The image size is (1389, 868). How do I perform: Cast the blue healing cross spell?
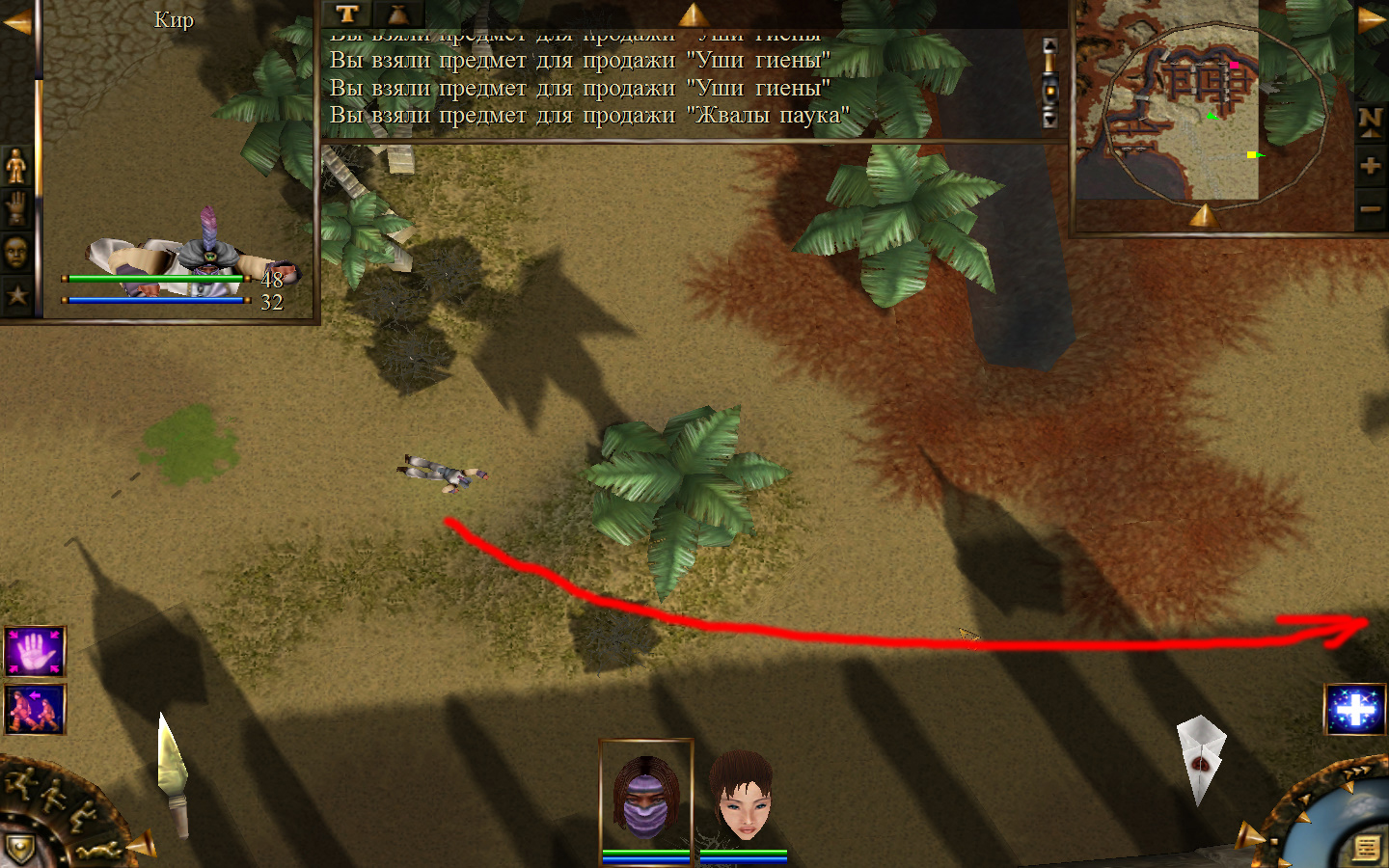point(1355,710)
